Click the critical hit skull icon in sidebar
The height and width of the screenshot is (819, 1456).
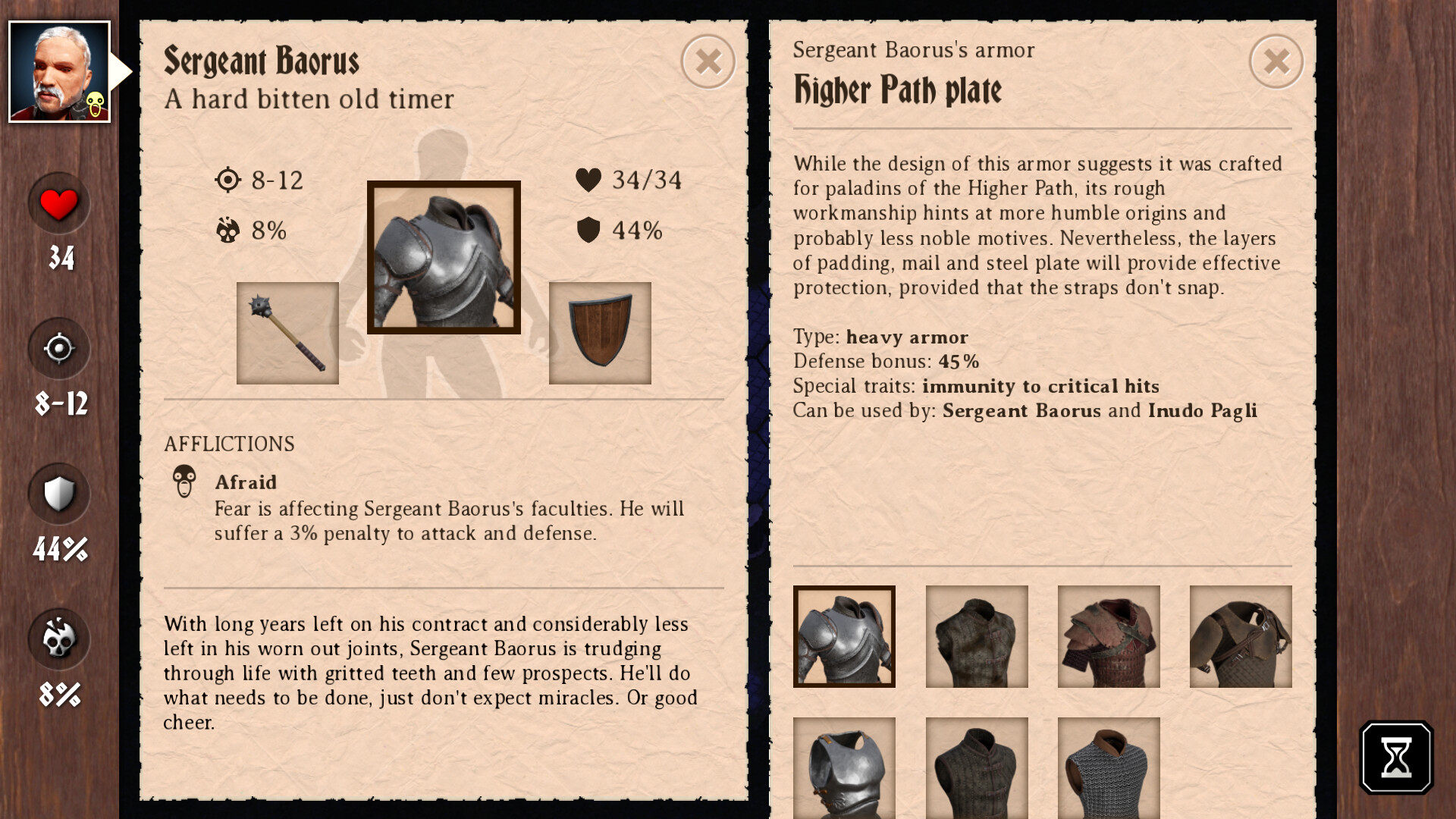tap(58, 639)
